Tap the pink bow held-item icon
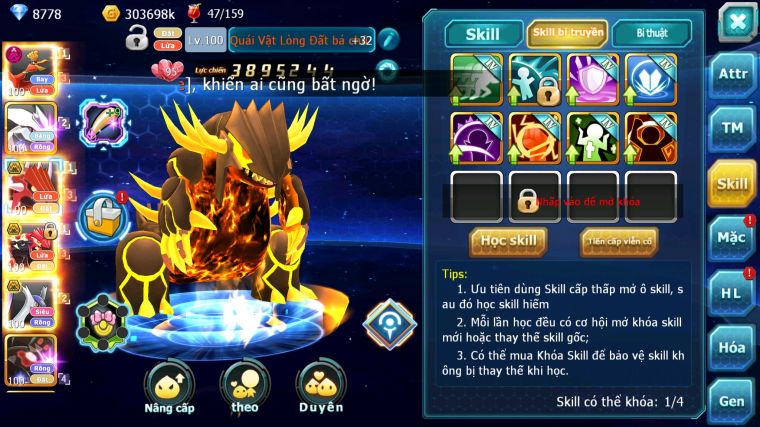This screenshot has height=427, width=760. [x=102, y=318]
